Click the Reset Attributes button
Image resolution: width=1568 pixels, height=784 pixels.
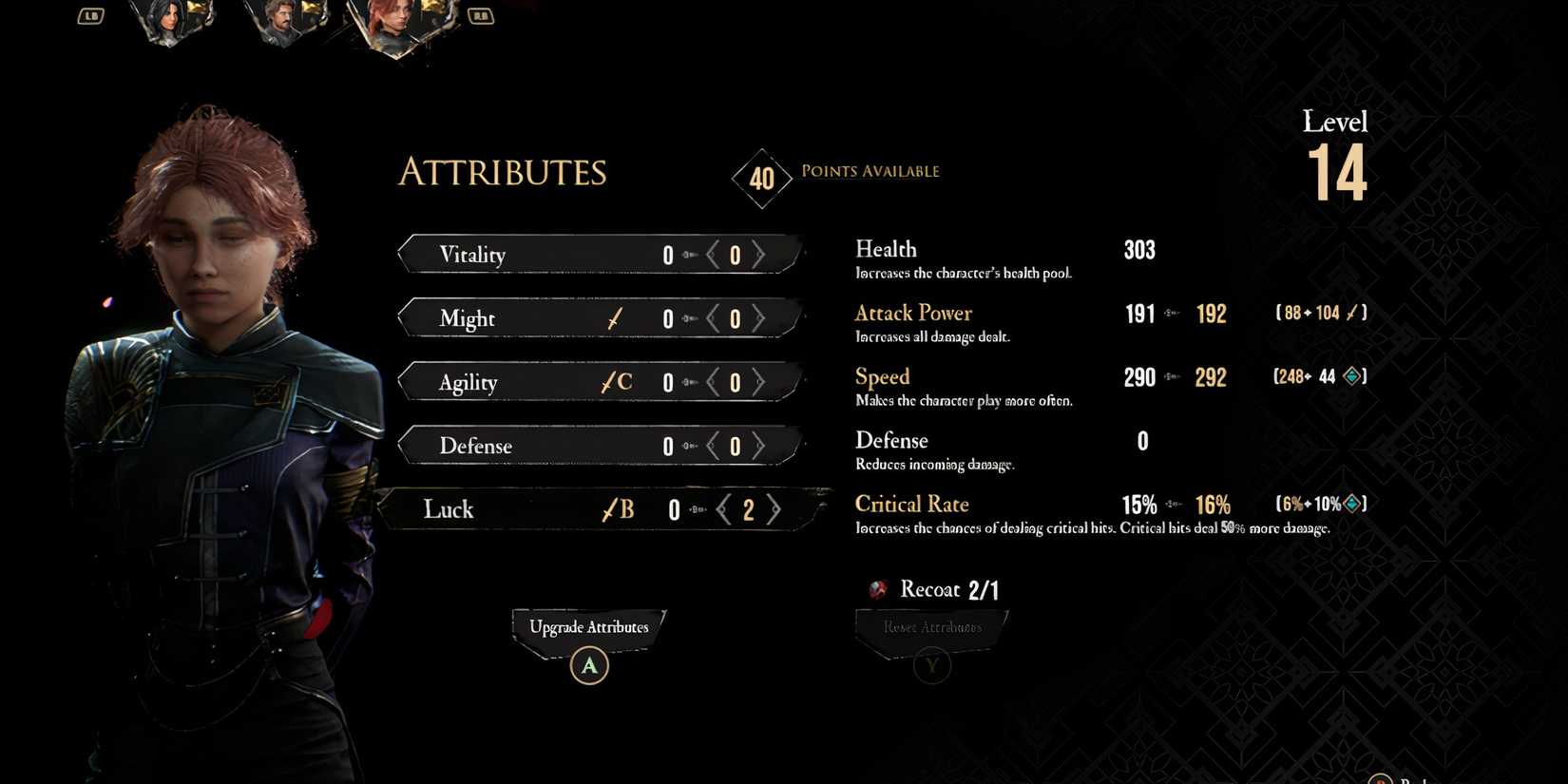coord(930,627)
